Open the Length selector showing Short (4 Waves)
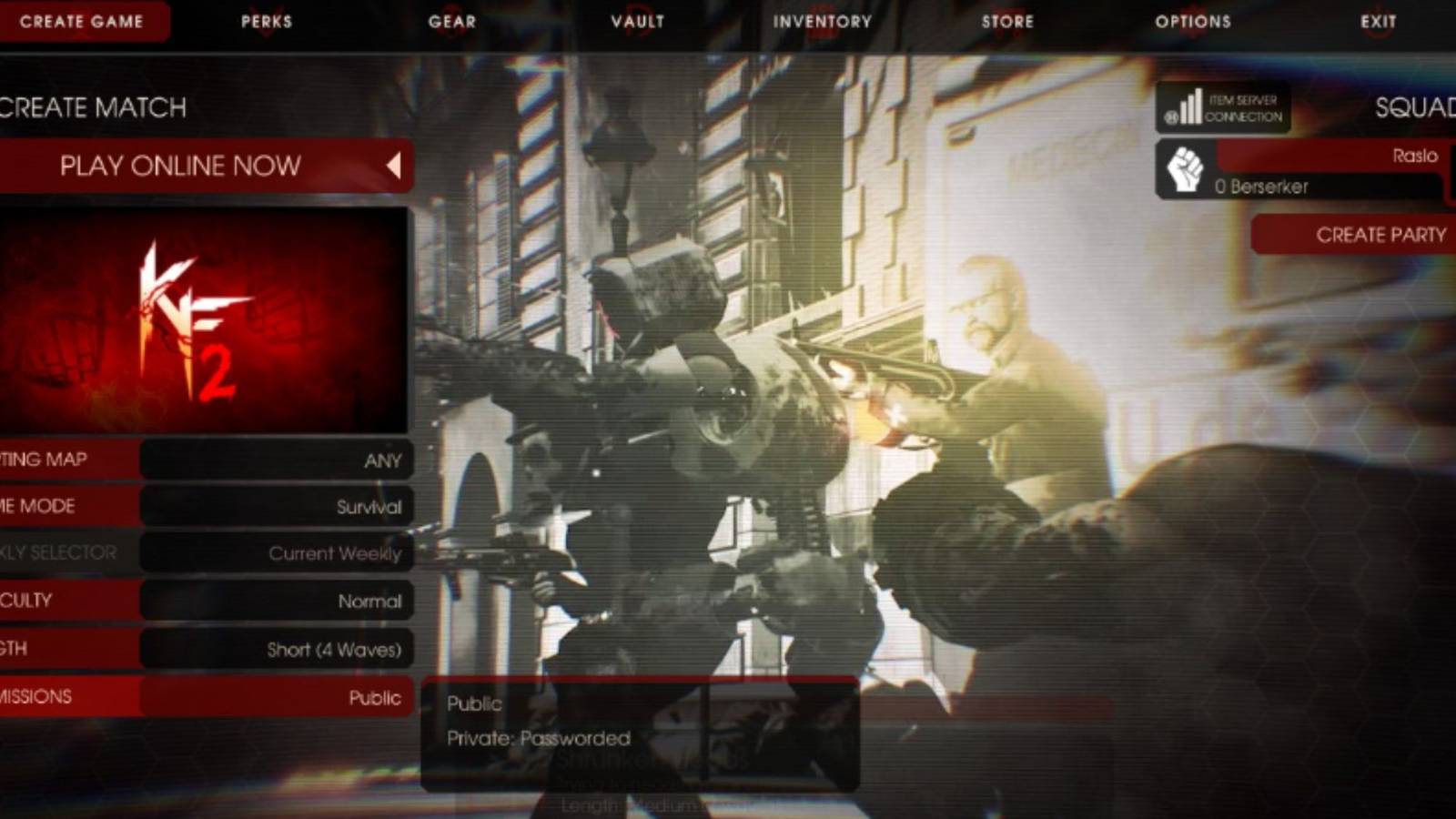Screen dimensions: 1456x819 (x=278, y=649)
